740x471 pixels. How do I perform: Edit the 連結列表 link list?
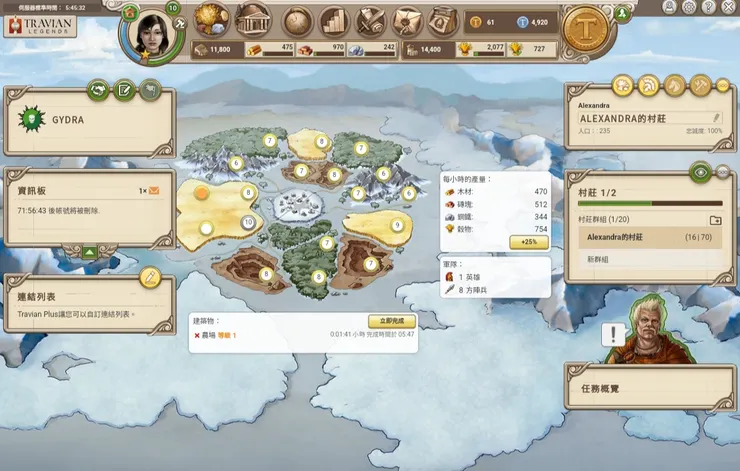(150, 276)
